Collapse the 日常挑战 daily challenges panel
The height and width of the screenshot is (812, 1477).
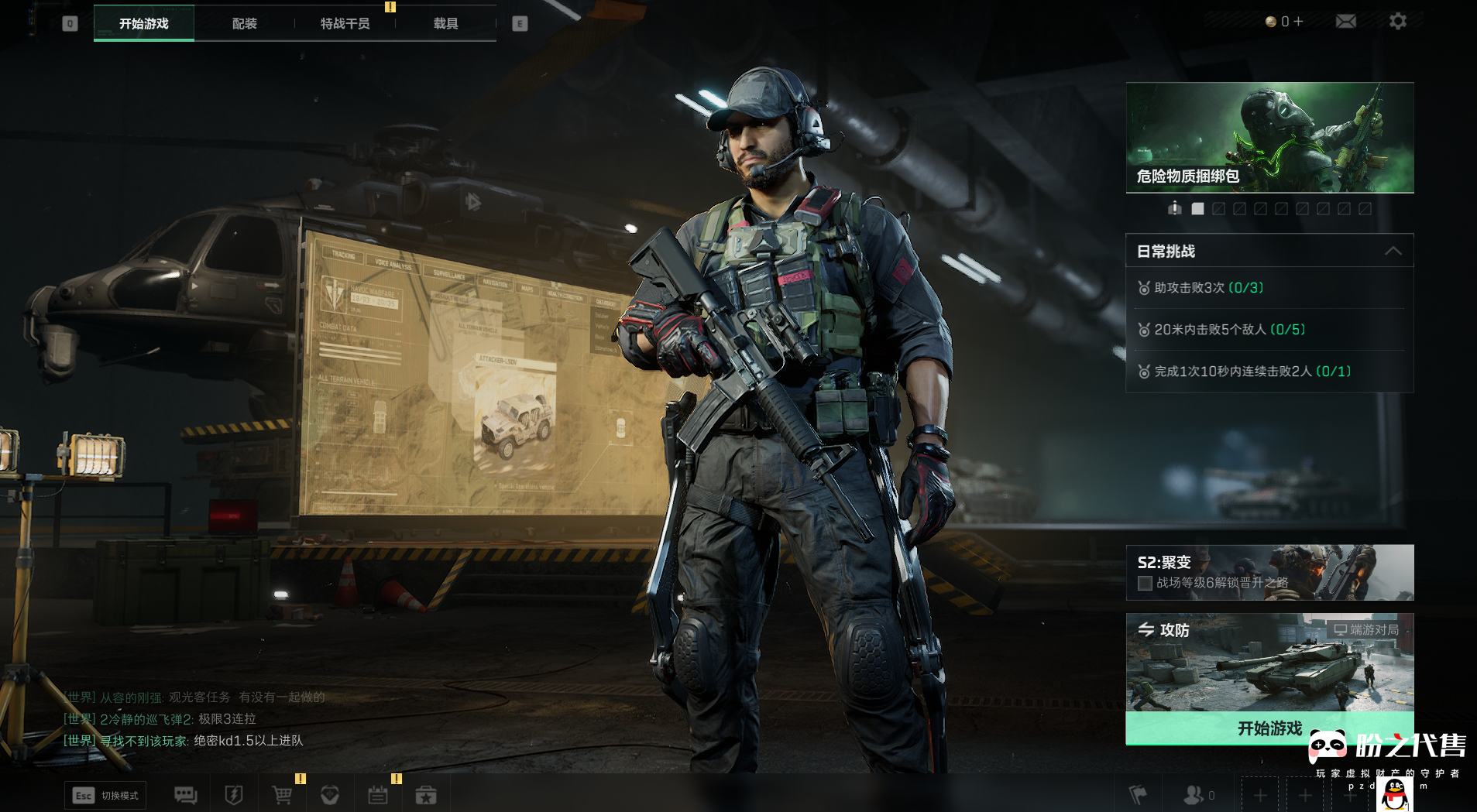(1393, 251)
